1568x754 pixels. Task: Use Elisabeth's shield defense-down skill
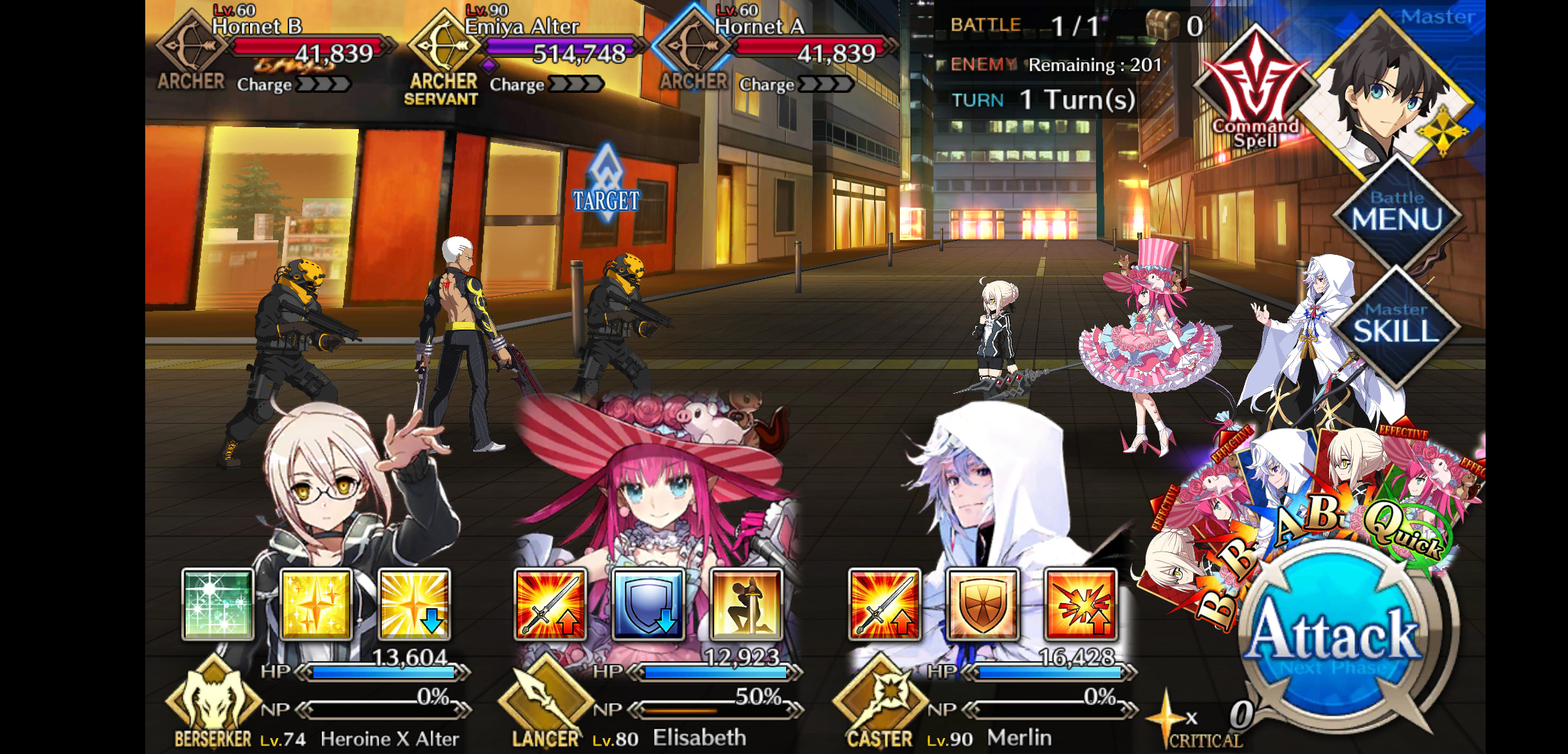point(649,605)
